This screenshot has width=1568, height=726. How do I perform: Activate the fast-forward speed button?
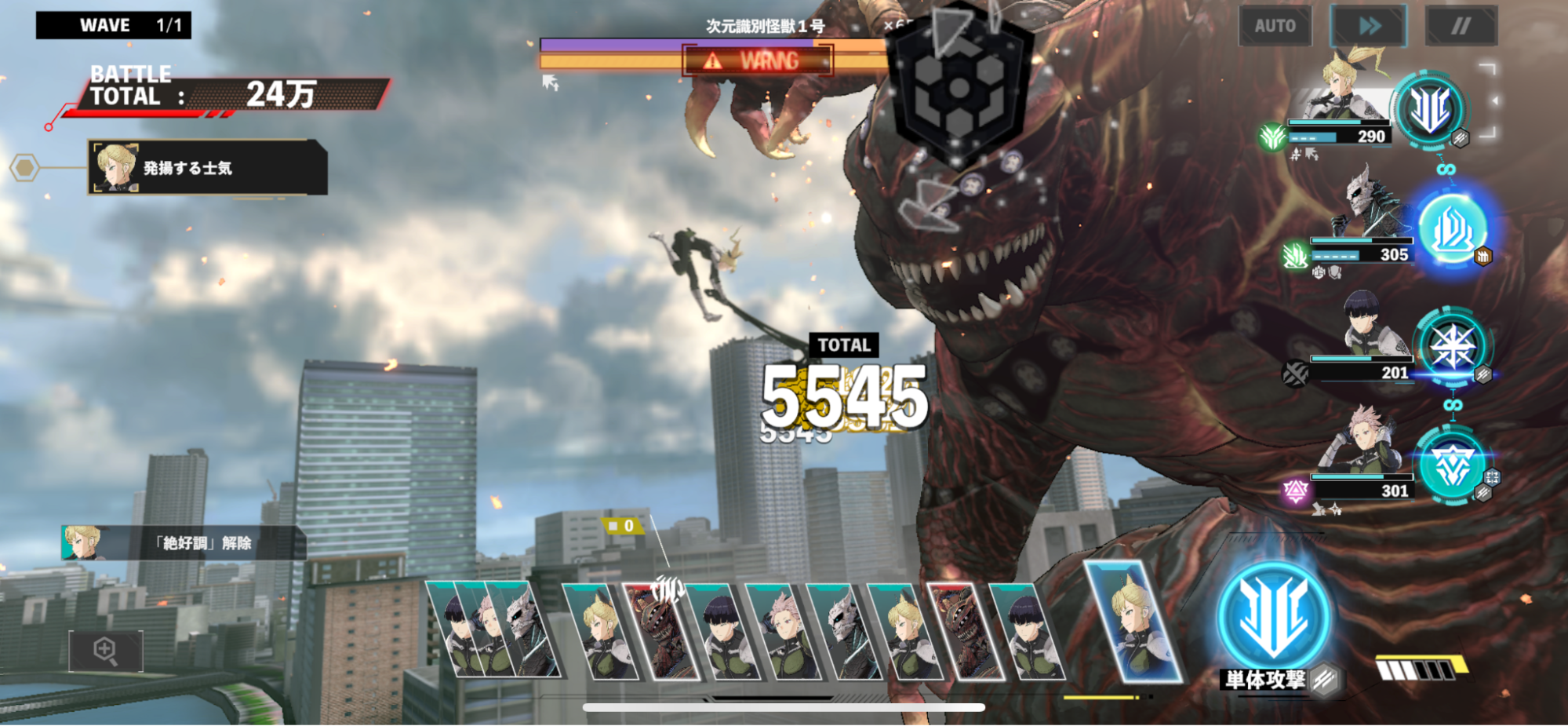(x=1369, y=26)
